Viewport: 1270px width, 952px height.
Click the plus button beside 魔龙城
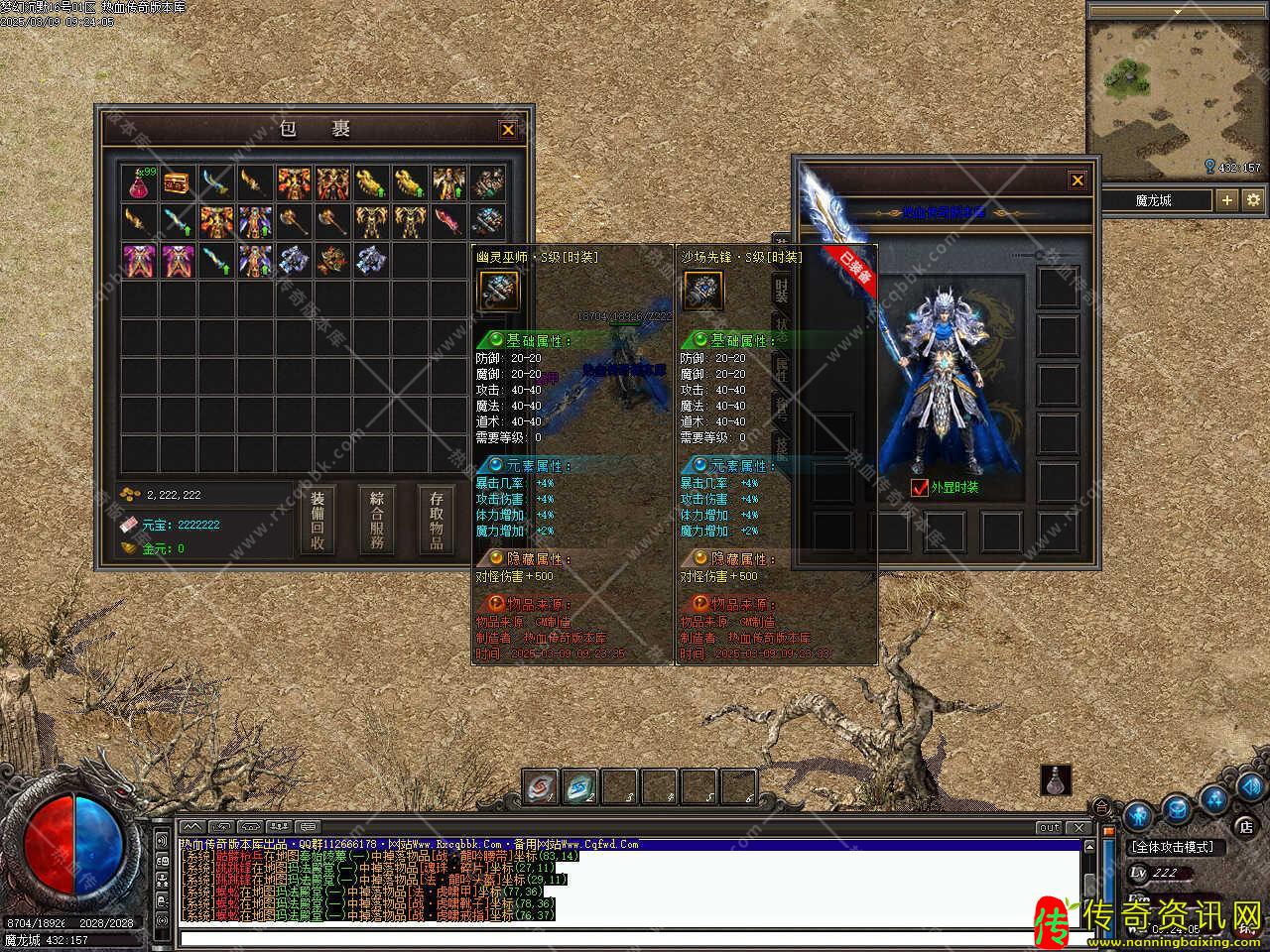pyautogui.click(x=1227, y=200)
